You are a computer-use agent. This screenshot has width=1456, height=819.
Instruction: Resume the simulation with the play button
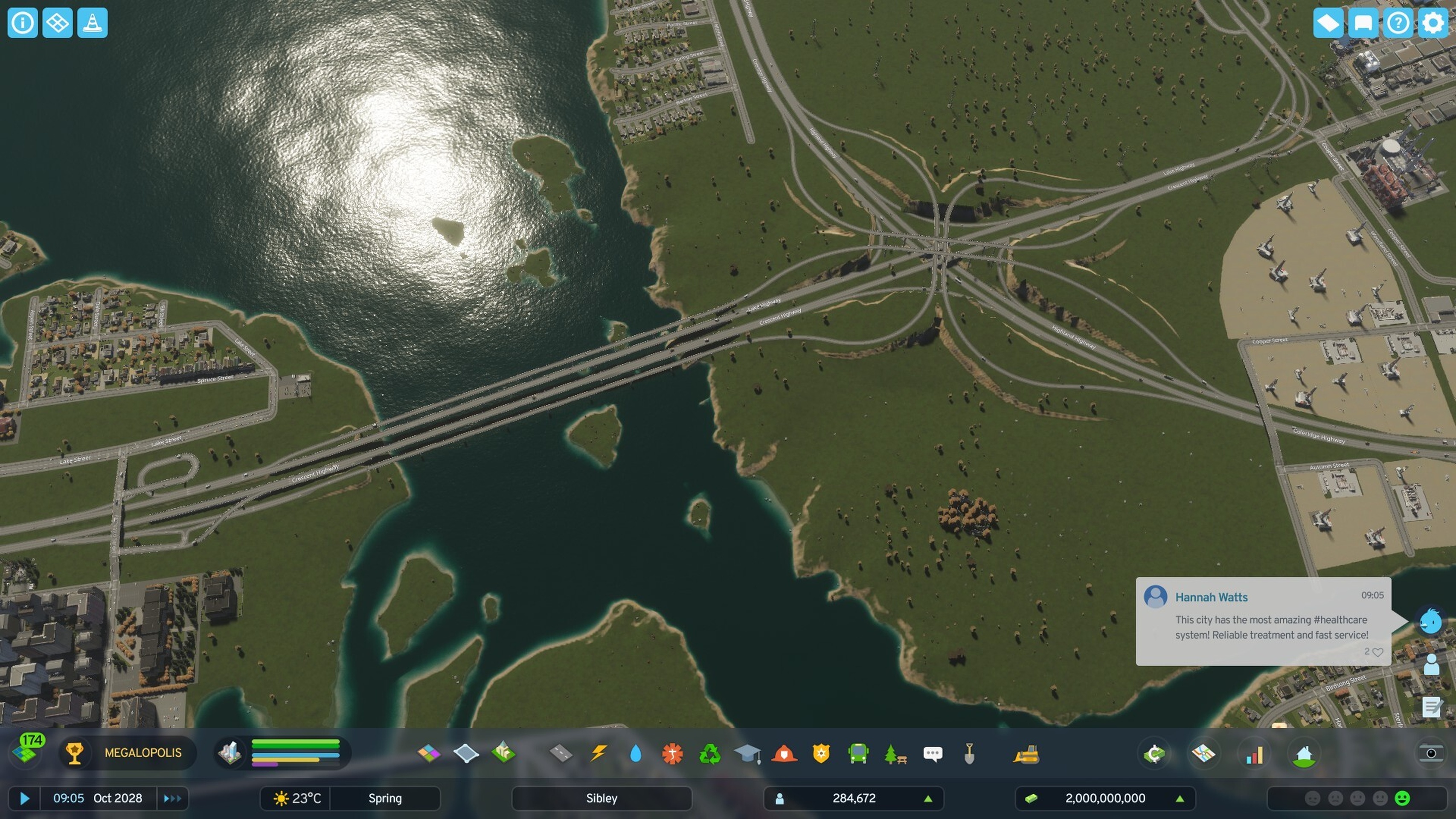coord(24,798)
